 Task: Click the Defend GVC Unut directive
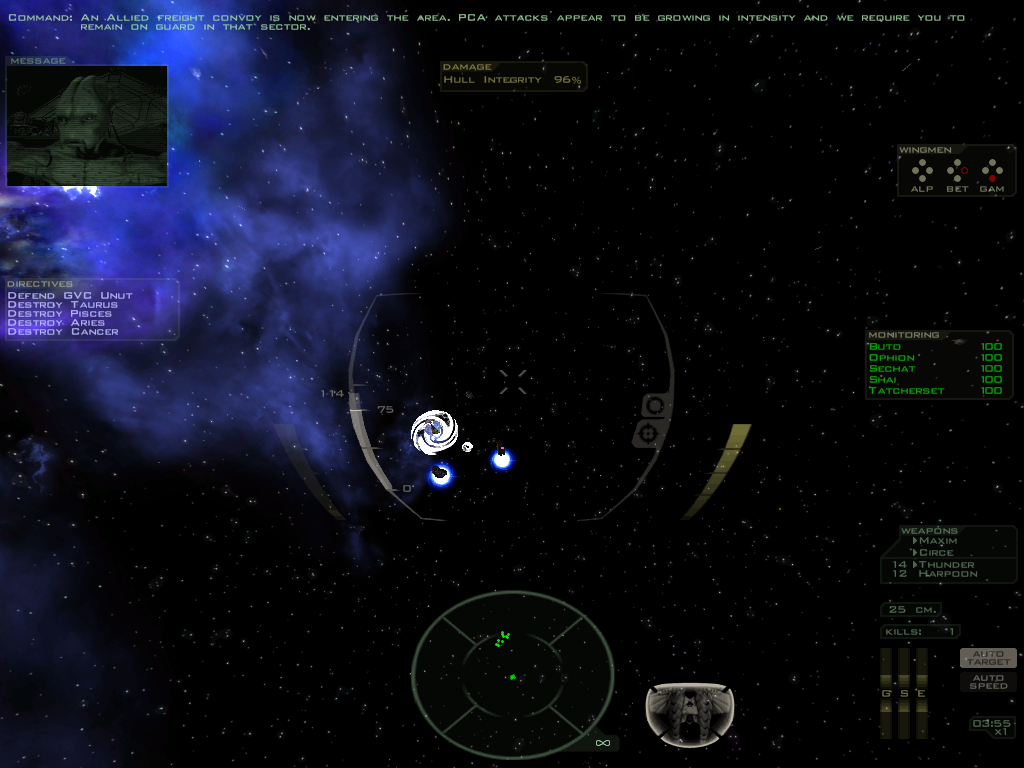tap(70, 296)
